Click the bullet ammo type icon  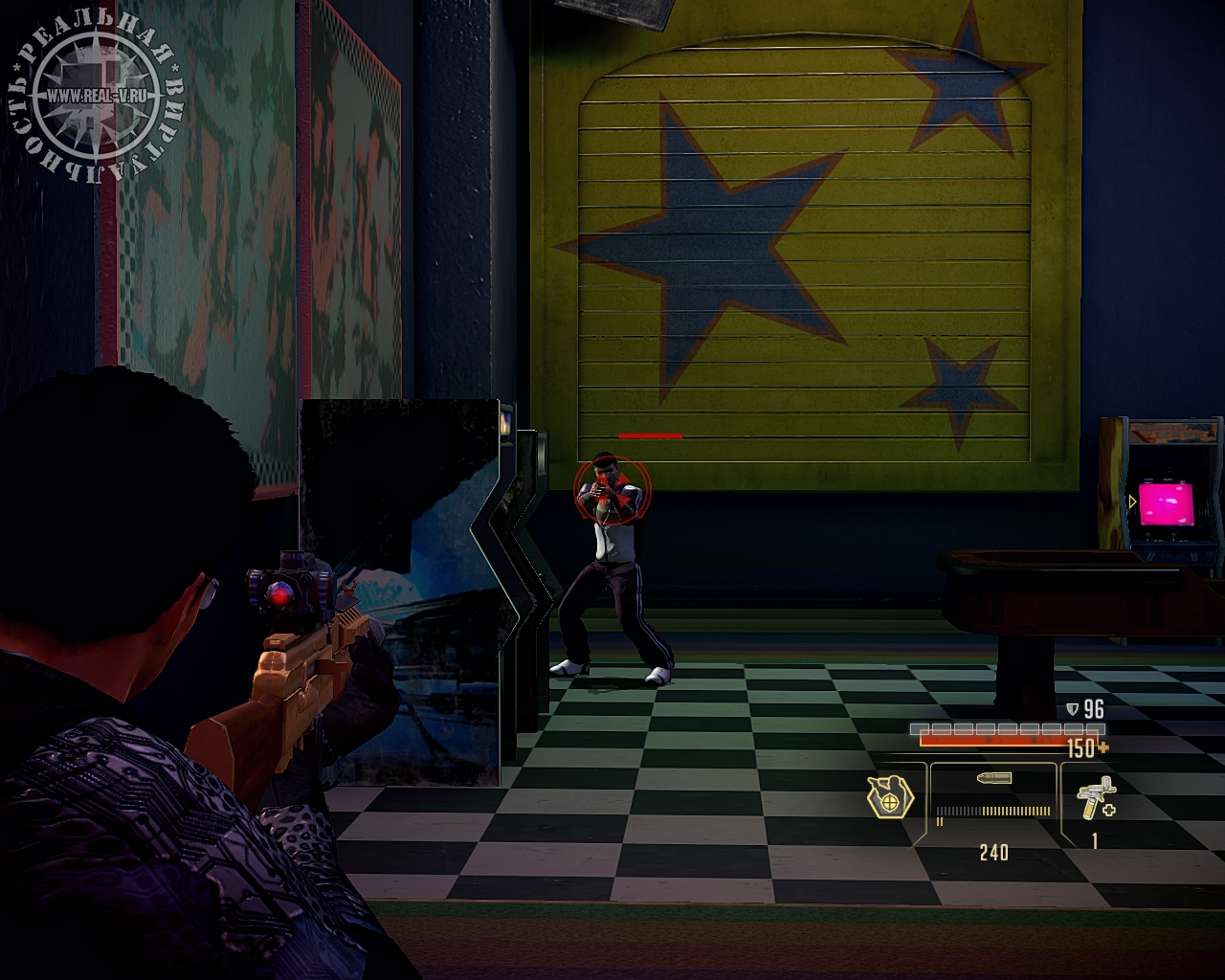[x=994, y=779]
